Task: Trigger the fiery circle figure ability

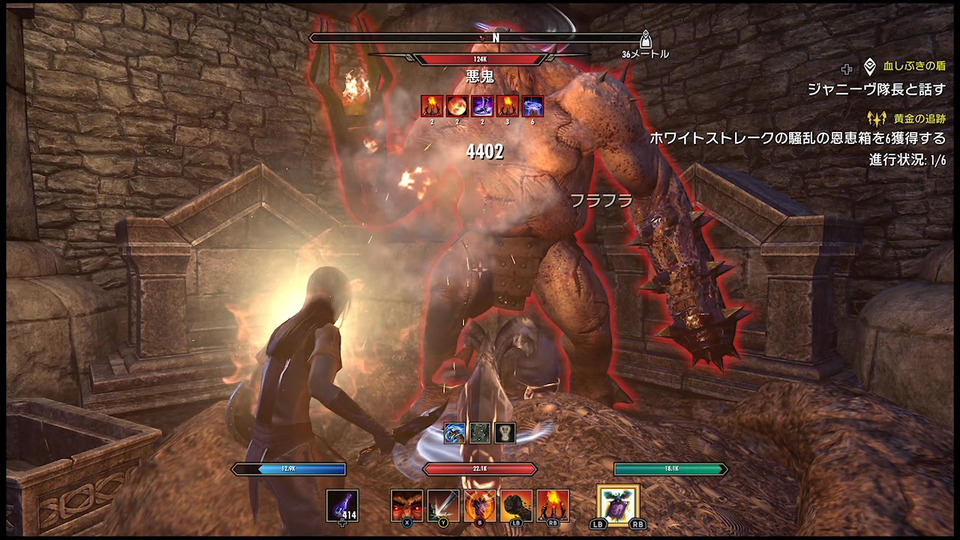Action: click(479, 505)
